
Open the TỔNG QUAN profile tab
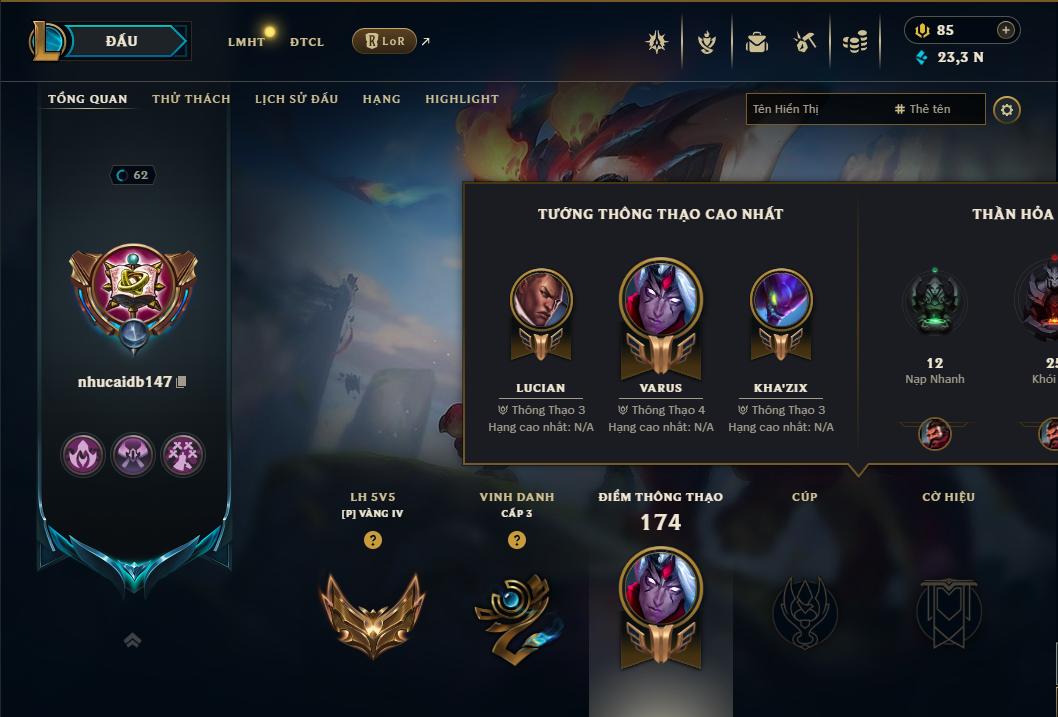88,99
